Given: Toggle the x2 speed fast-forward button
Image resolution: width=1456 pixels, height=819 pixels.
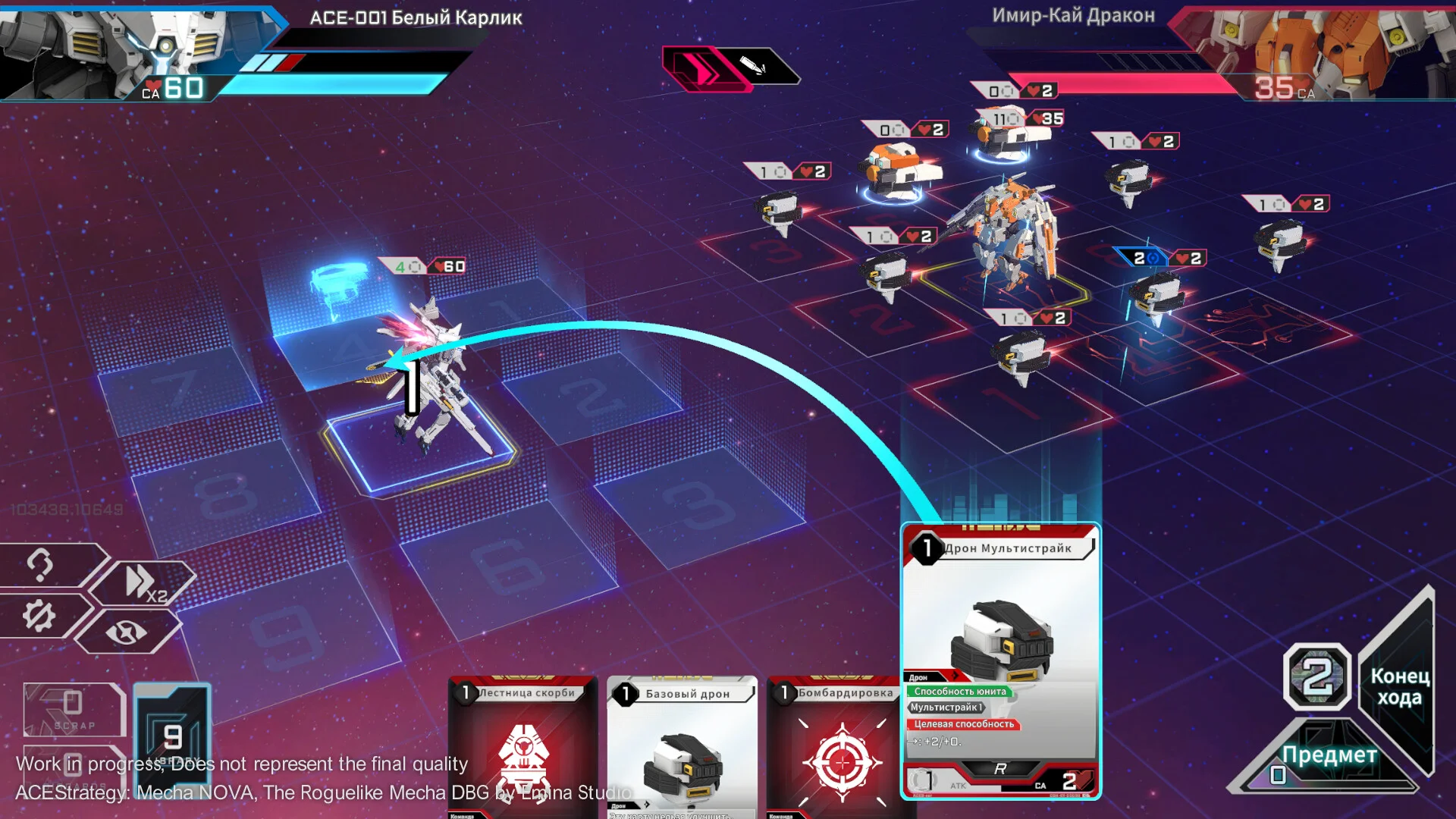Looking at the screenshot, I should click(x=144, y=582).
